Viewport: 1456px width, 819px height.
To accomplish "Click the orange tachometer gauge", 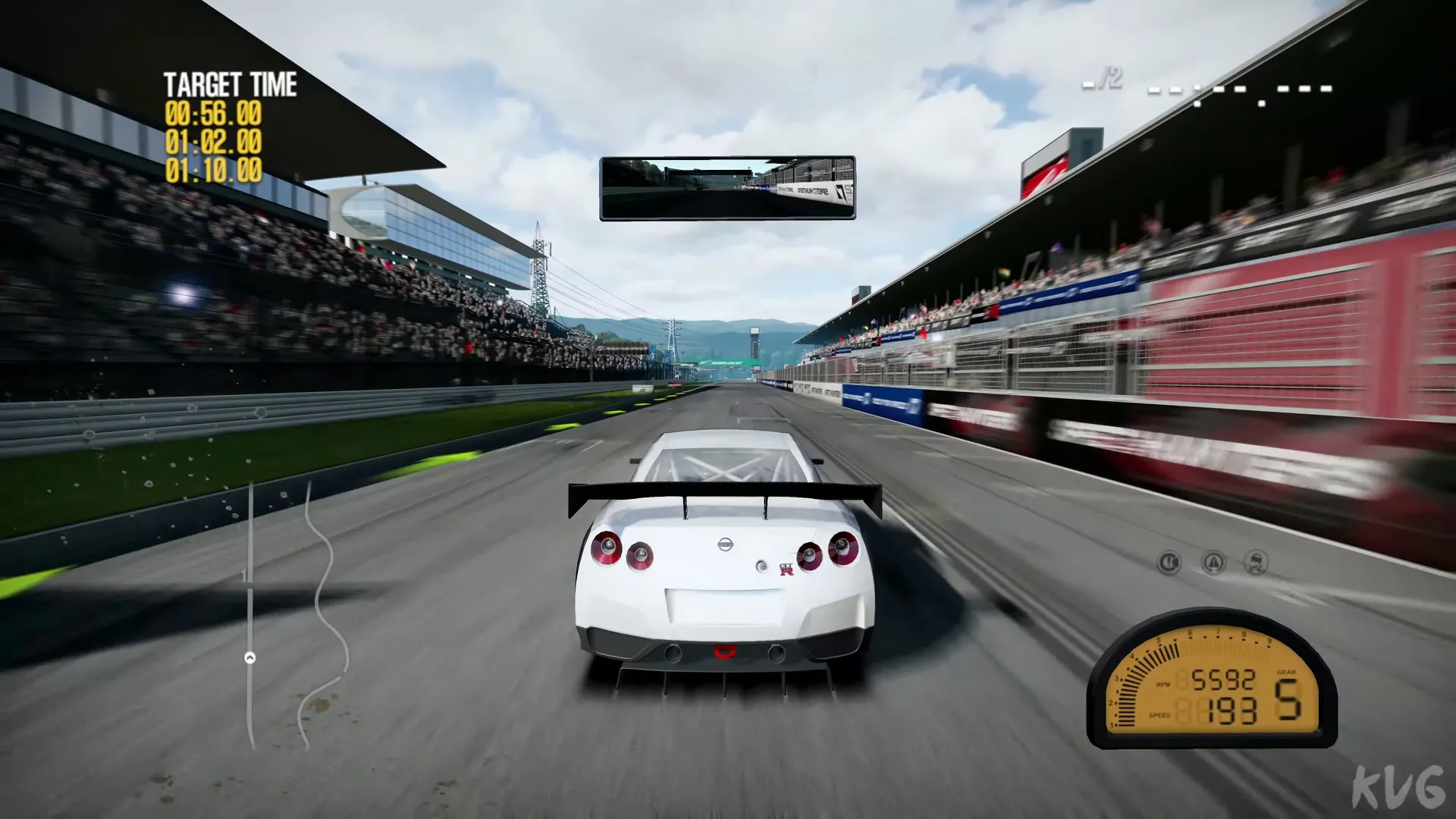I will (1211, 682).
